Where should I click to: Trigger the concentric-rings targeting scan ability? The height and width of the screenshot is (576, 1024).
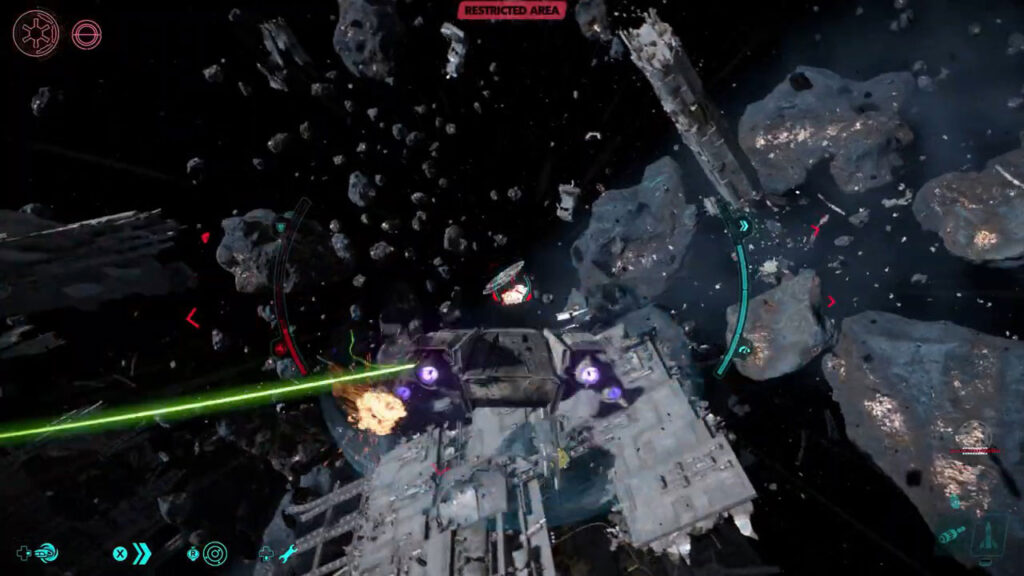pos(214,553)
